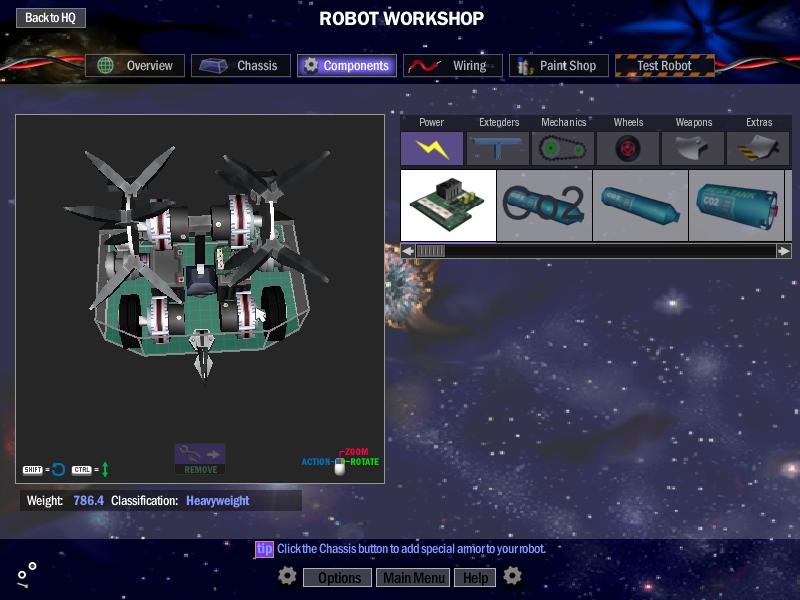Switch to the Chassis tab

(241, 66)
